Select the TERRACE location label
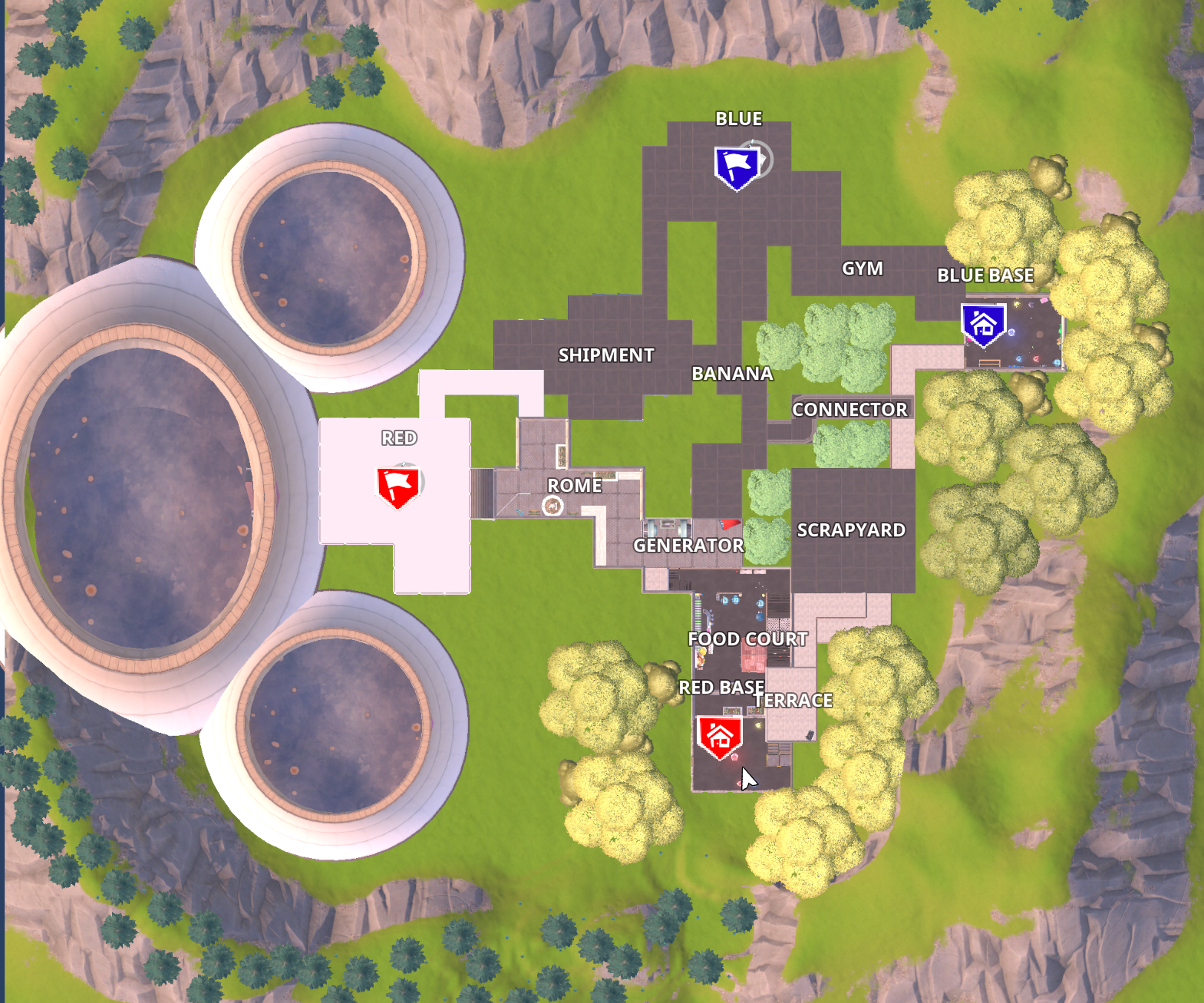This screenshot has width=1204, height=1003. [794, 701]
